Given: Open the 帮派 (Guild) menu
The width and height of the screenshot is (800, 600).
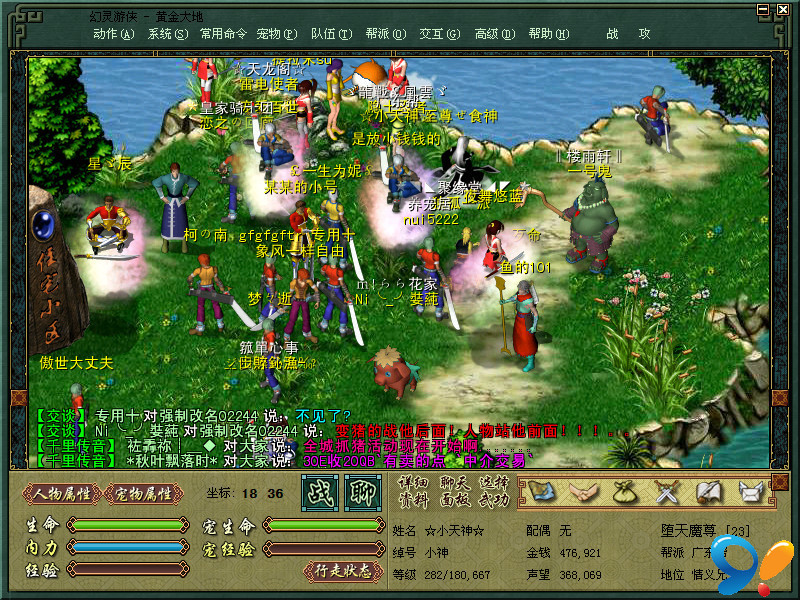Looking at the screenshot, I should pyautogui.click(x=385, y=33).
